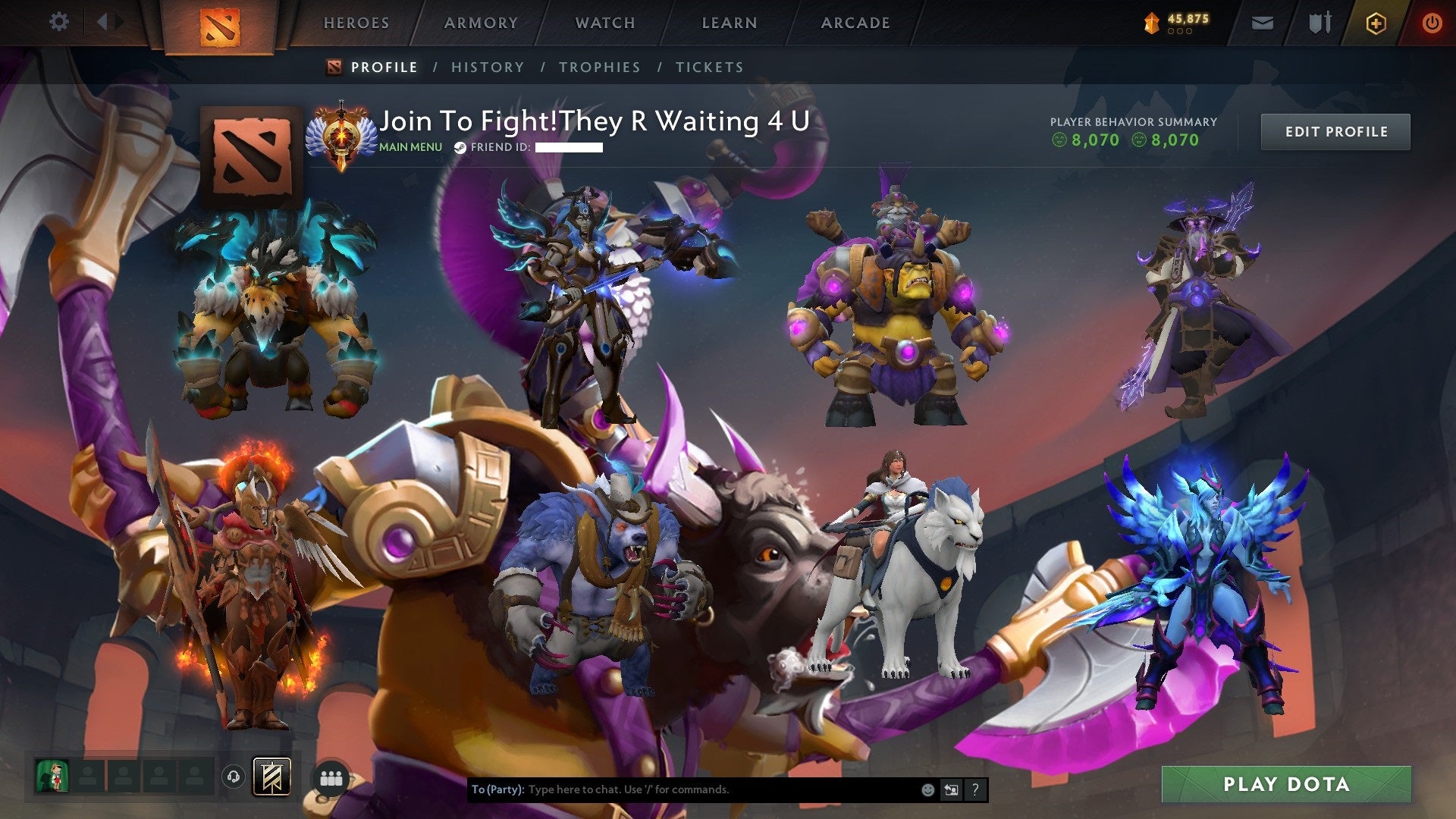Viewport: 1456px width, 819px height.
Task: Click the shield and sword armory icon
Action: click(x=1320, y=23)
